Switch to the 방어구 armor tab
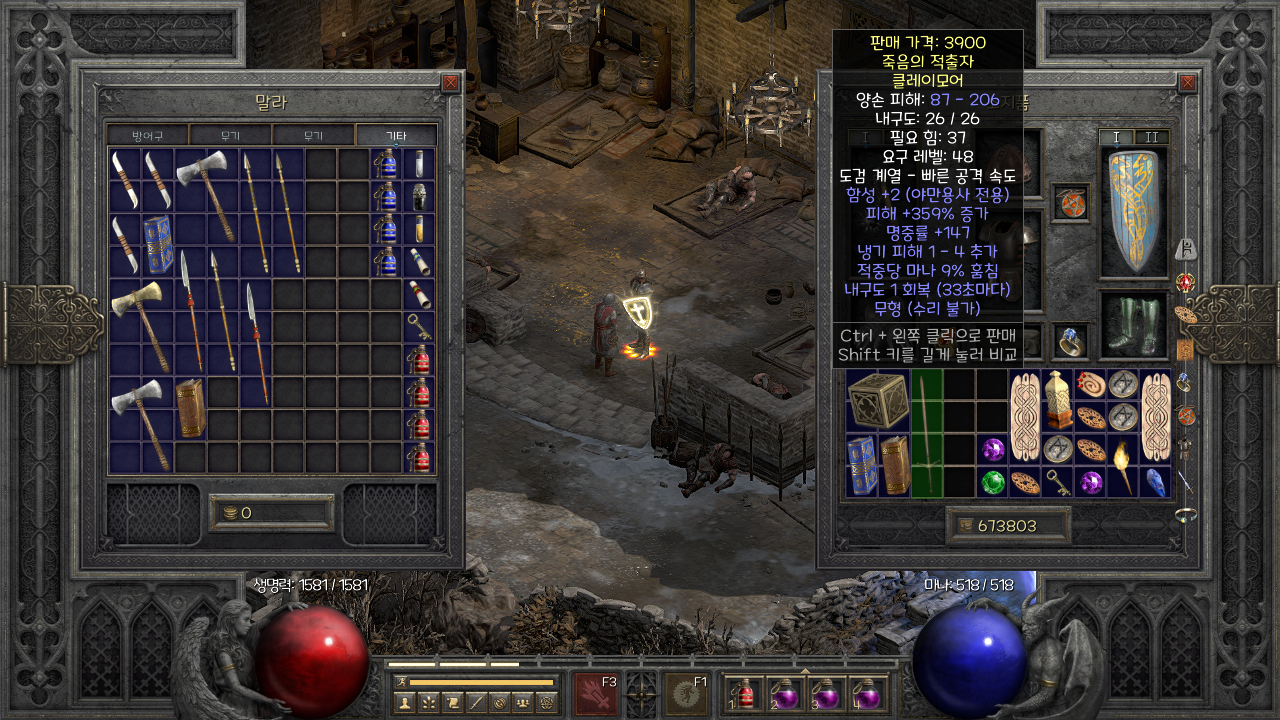This screenshot has height=720, width=1280. tap(147, 135)
